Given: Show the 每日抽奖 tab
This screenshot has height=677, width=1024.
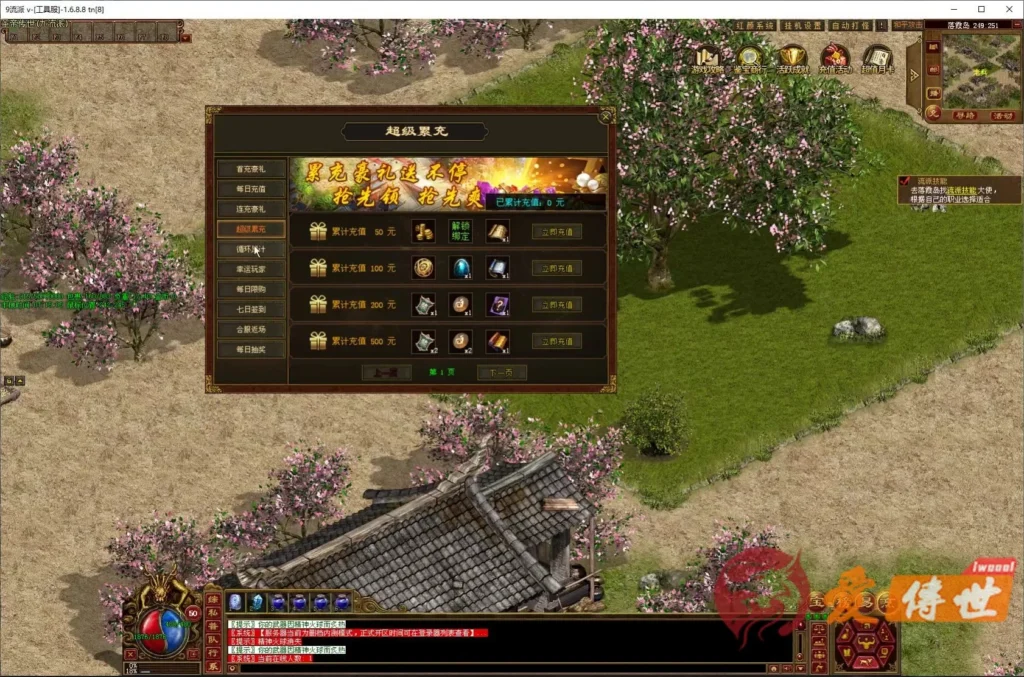Looking at the screenshot, I should (251, 350).
